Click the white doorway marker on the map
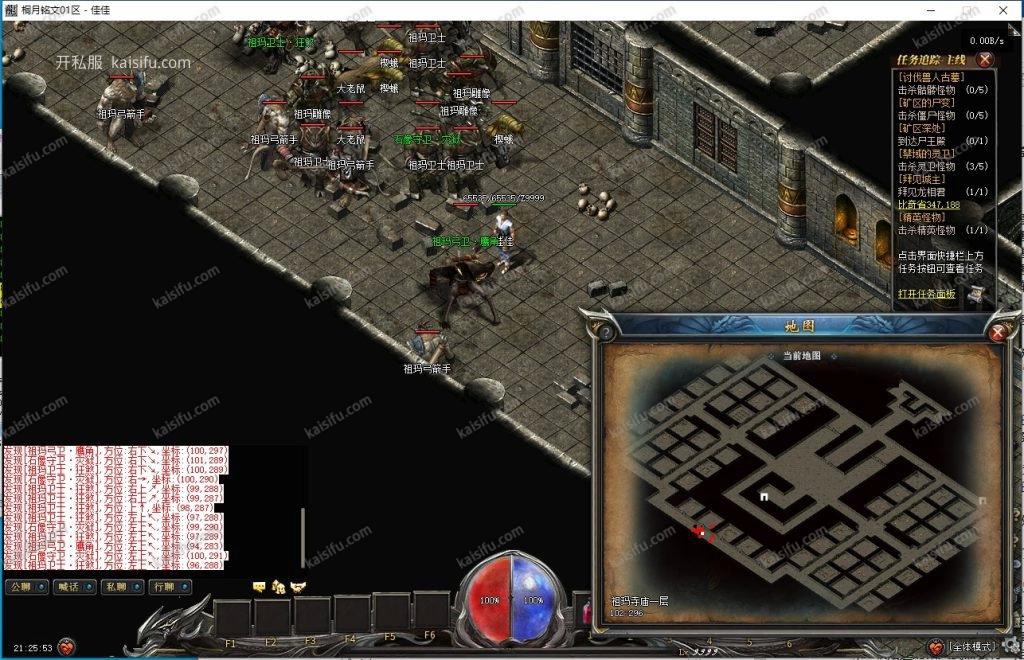Viewport: 1024px width, 660px height. coord(764,496)
